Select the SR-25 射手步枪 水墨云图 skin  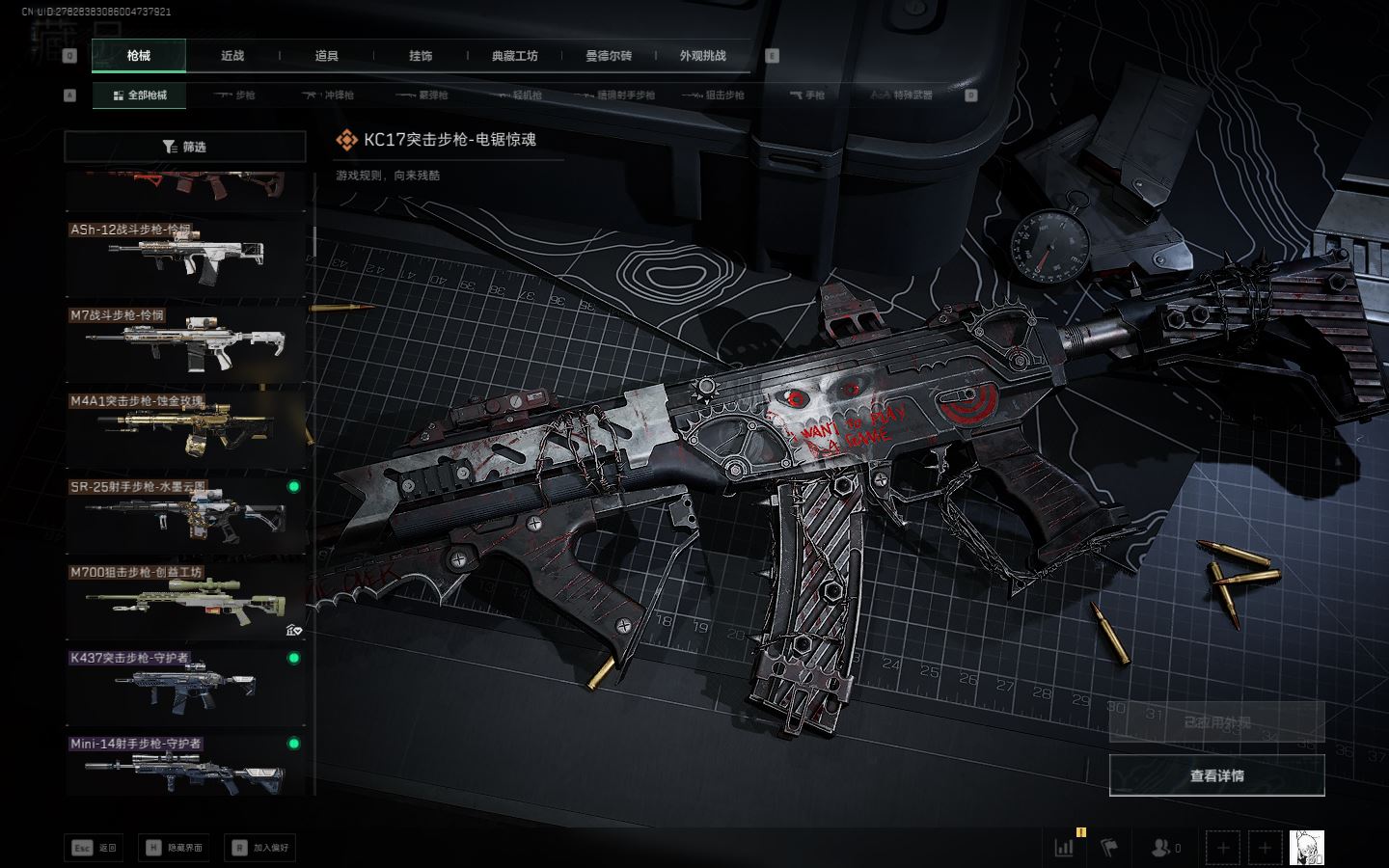(x=185, y=513)
